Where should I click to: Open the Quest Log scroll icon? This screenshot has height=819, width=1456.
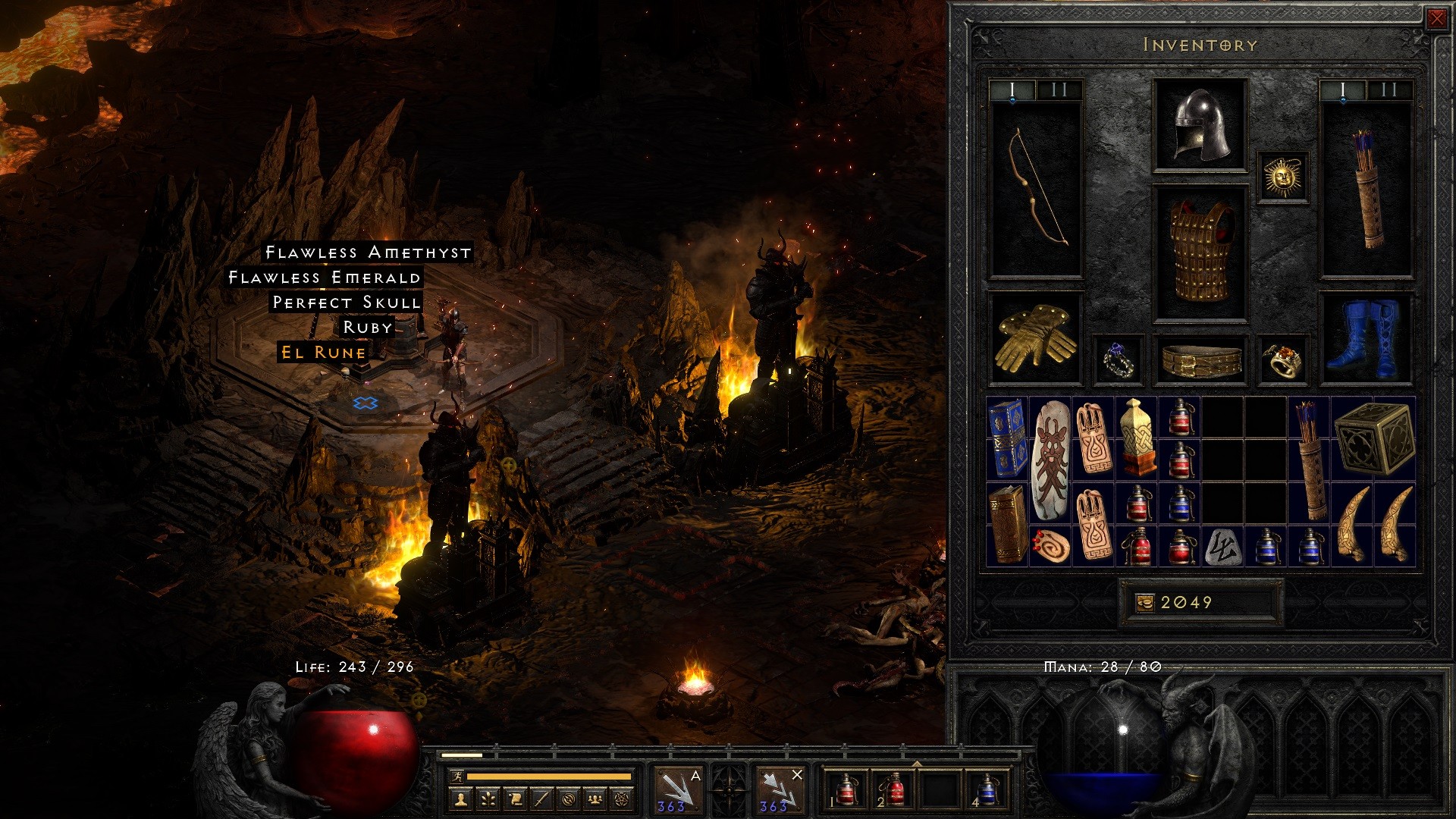(516, 800)
